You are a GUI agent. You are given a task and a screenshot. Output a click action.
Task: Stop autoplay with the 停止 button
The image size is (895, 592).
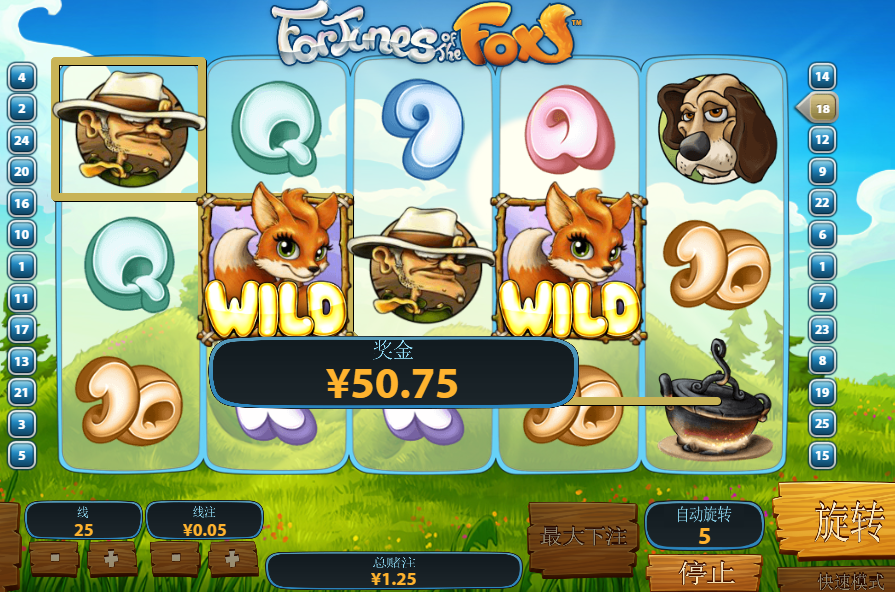[707, 574]
